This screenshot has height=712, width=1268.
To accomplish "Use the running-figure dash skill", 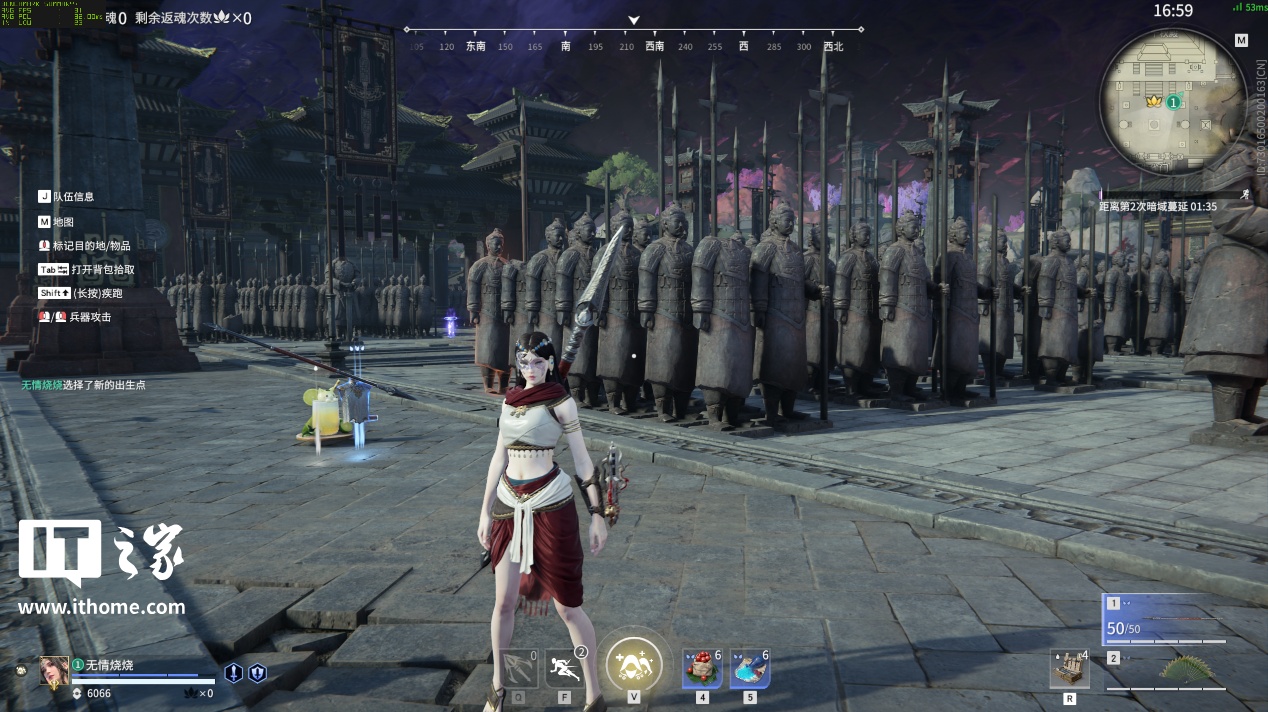I will pyautogui.click(x=565, y=667).
